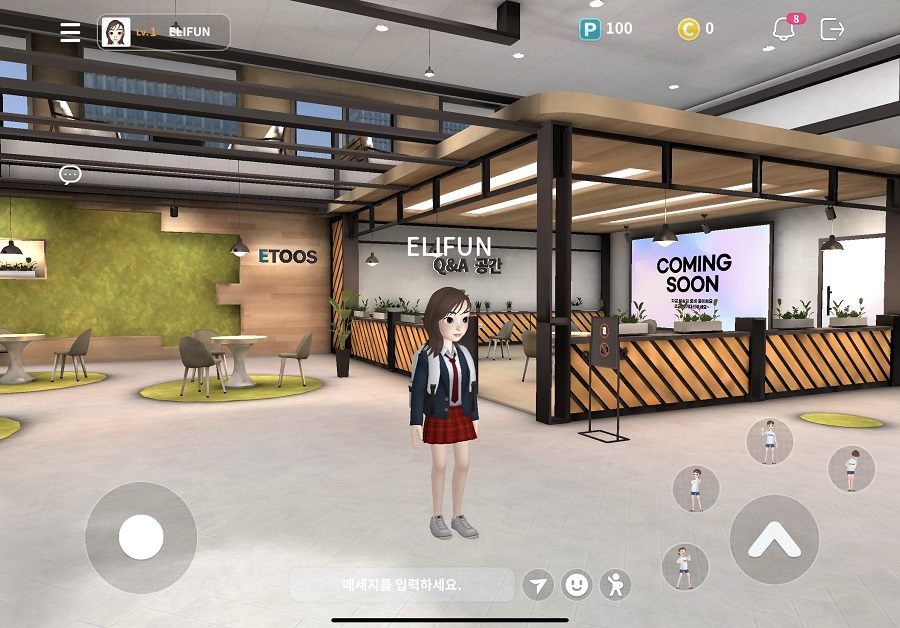This screenshot has height=628, width=900.
Task: Open the hamburger main menu
Action: click(70, 32)
